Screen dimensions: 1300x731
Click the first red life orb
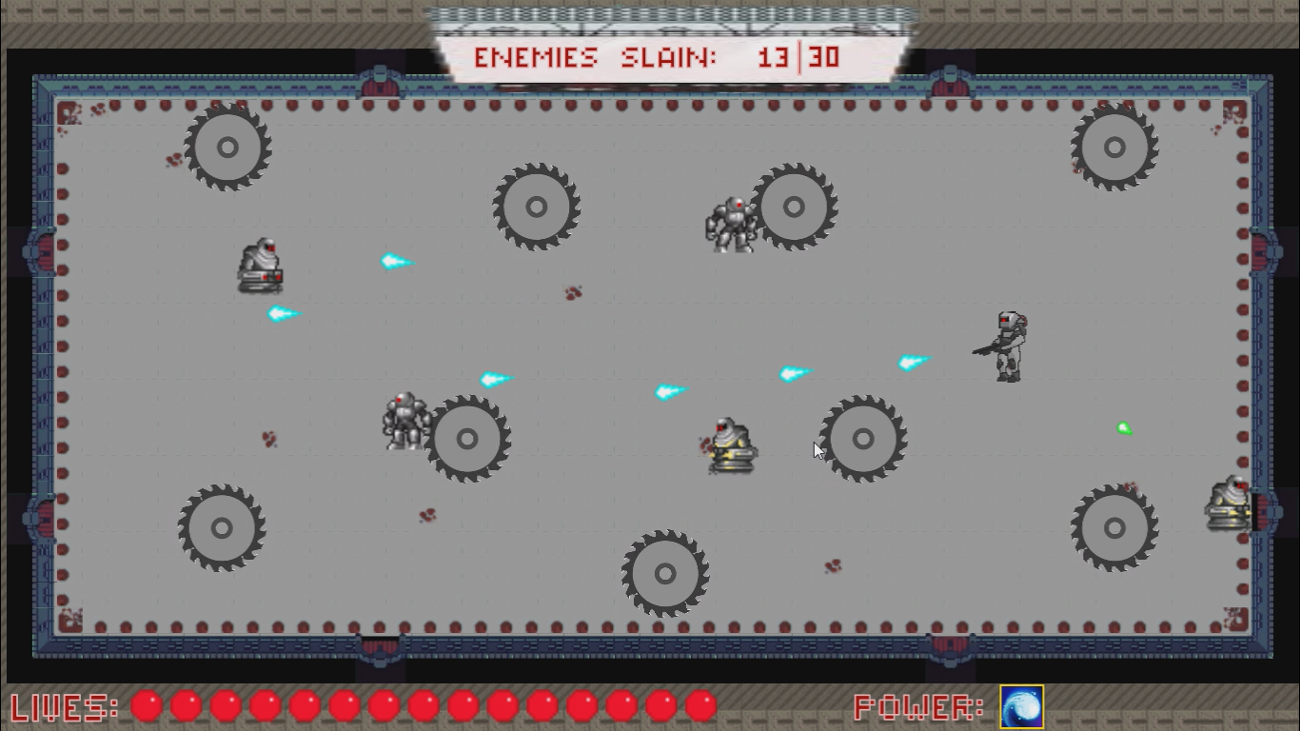145,705
